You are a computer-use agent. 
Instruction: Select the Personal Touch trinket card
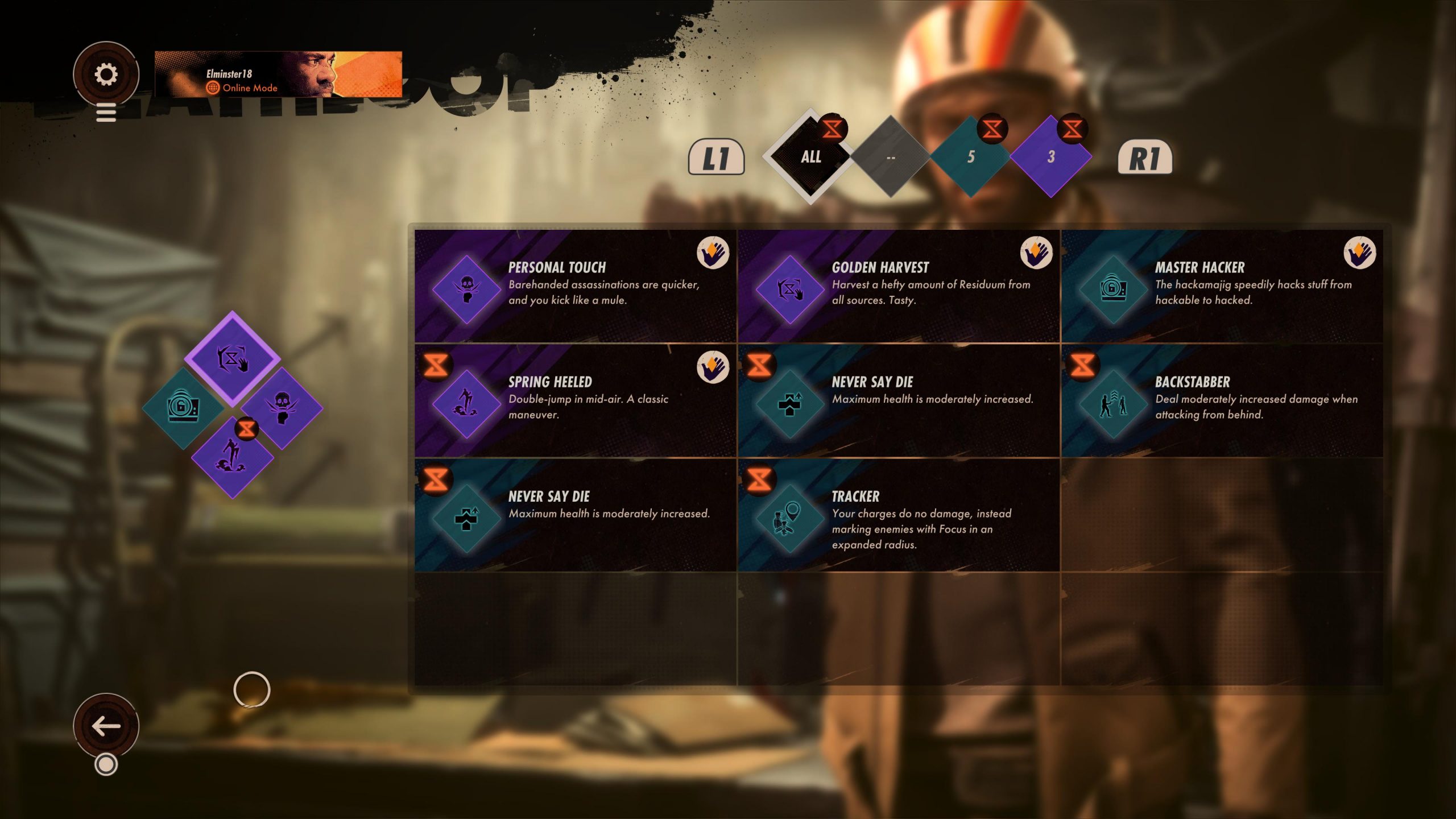tap(575, 286)
